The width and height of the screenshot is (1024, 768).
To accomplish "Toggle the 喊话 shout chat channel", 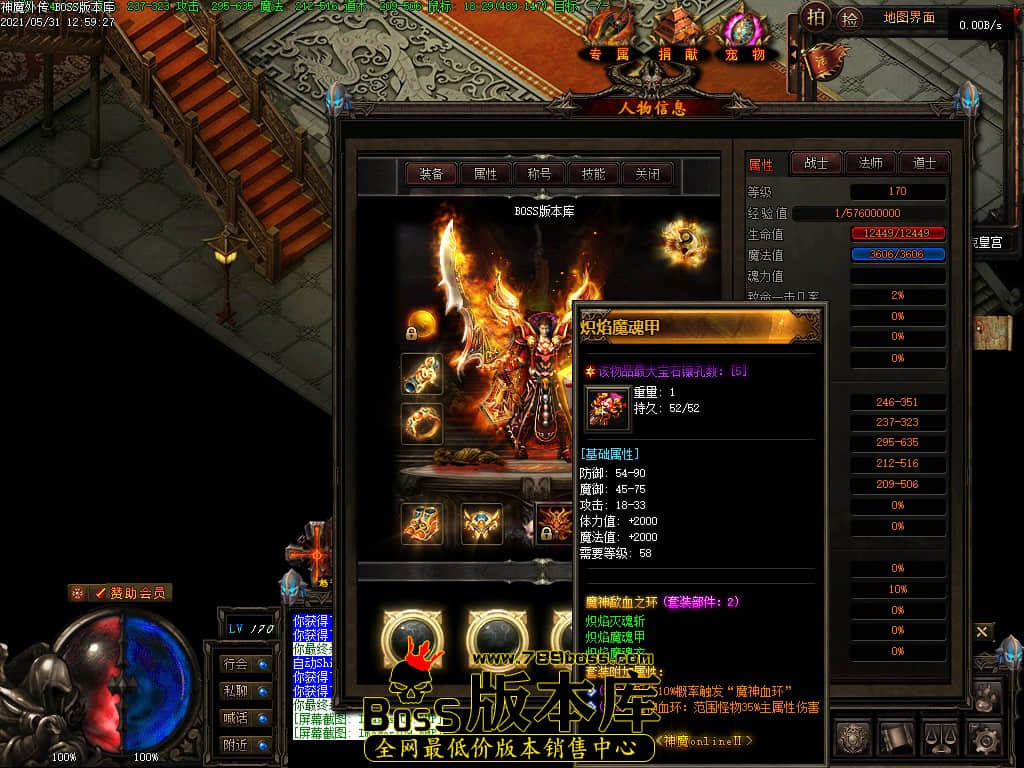I will click(246, 717).
